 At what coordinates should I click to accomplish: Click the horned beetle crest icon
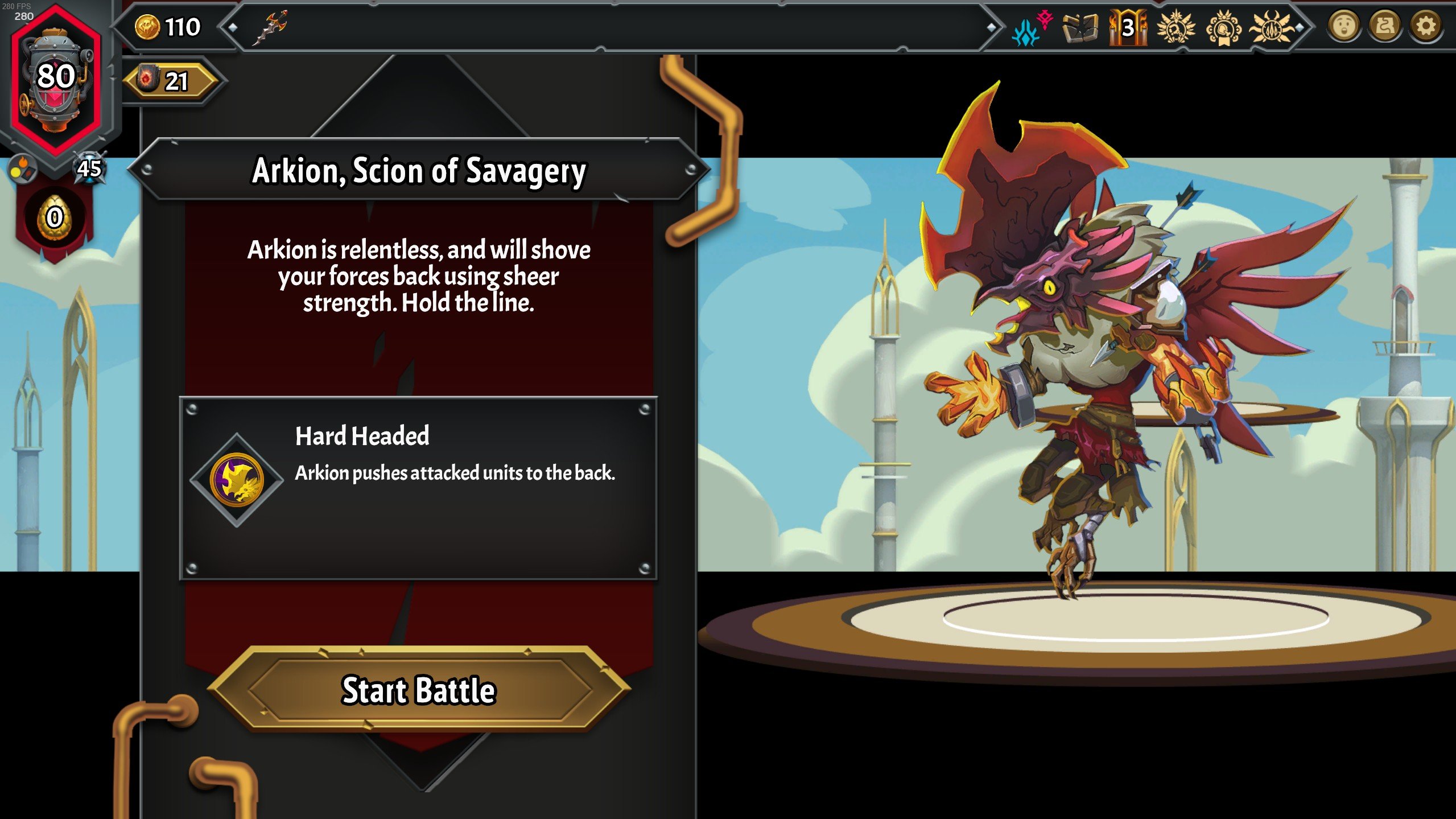[1272, 27]
